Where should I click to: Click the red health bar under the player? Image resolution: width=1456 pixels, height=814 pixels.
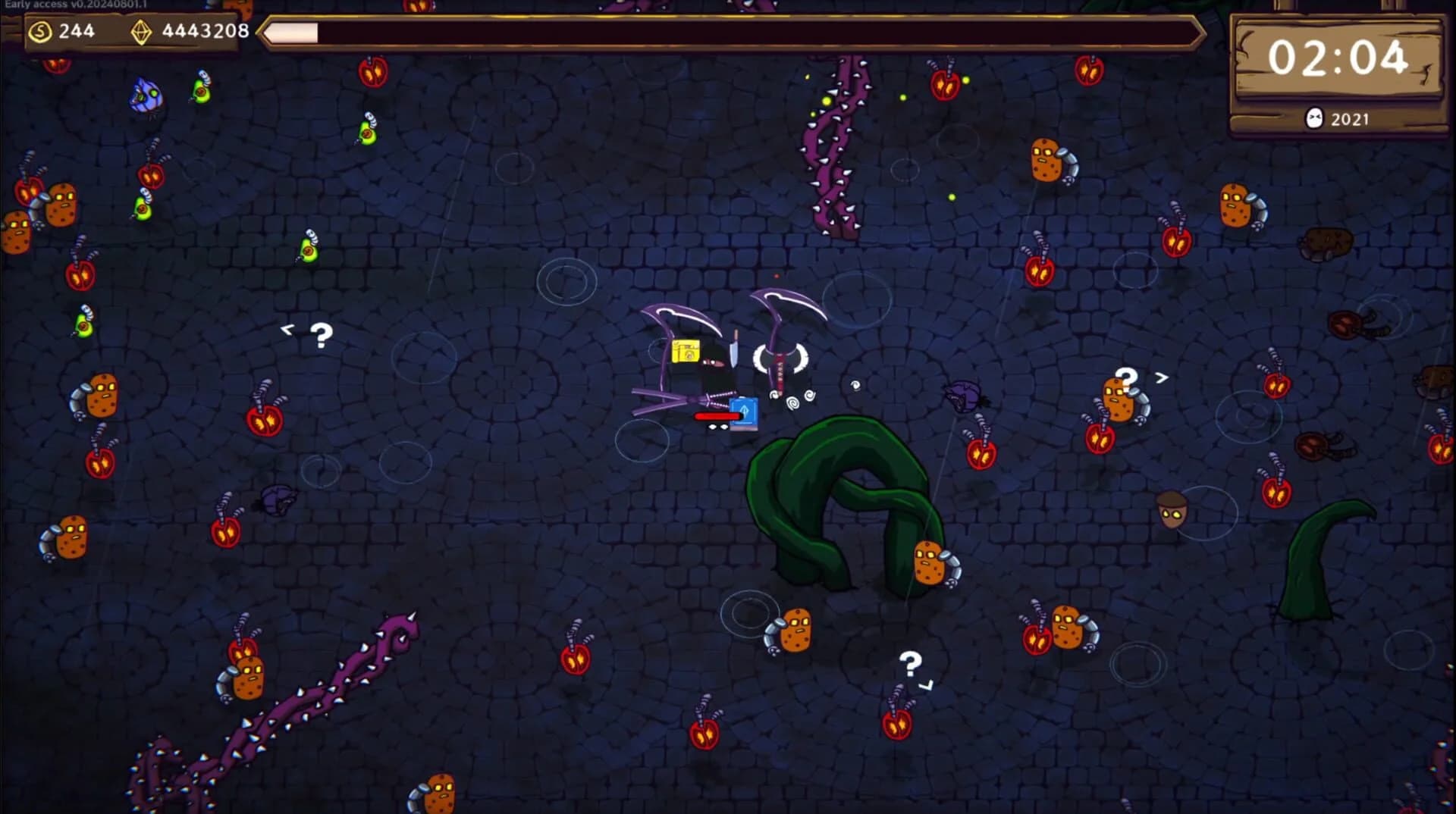(x=717, y=416)
